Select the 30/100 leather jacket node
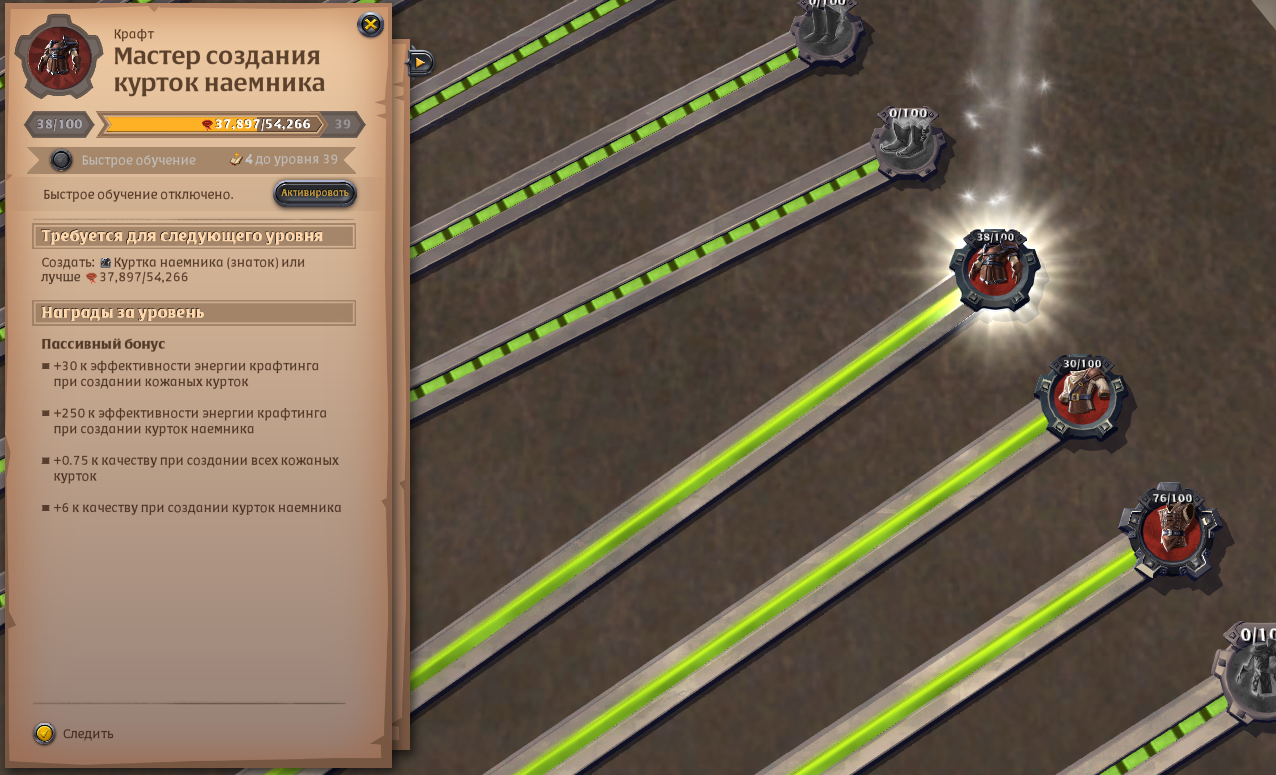Viewport: 1276px width, 775px height. click(1081, 396)
